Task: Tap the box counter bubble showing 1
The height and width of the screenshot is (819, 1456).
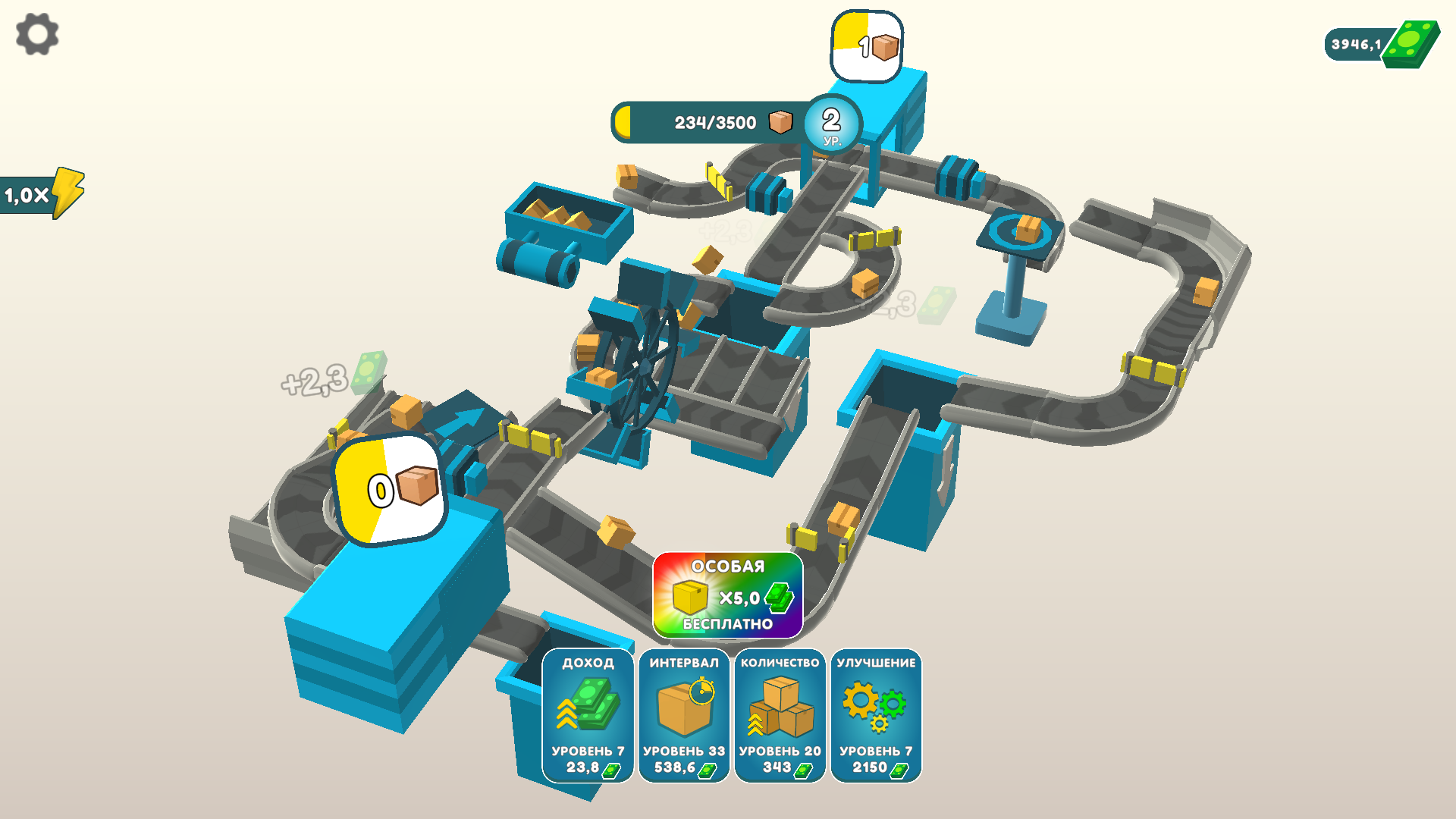Action: pyautogui.click(x=867, y=45)
